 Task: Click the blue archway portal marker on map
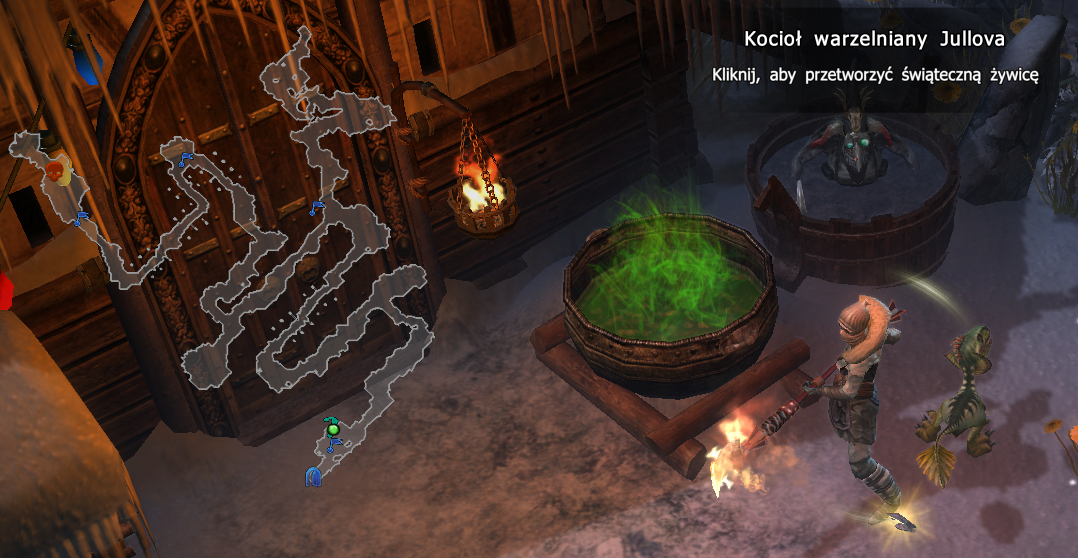pos(314,477)
